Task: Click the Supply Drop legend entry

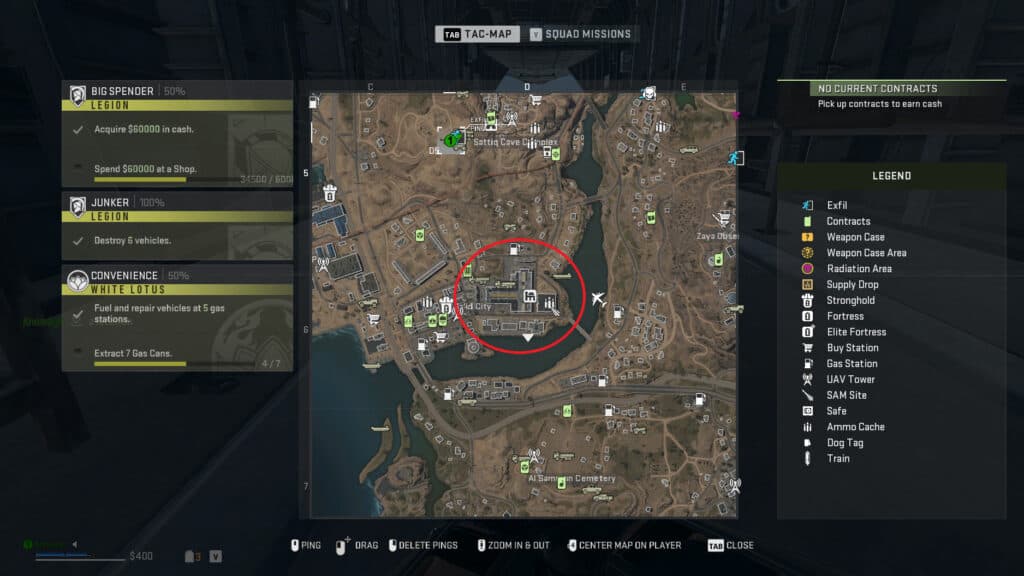Action: [x=852, y=284]
